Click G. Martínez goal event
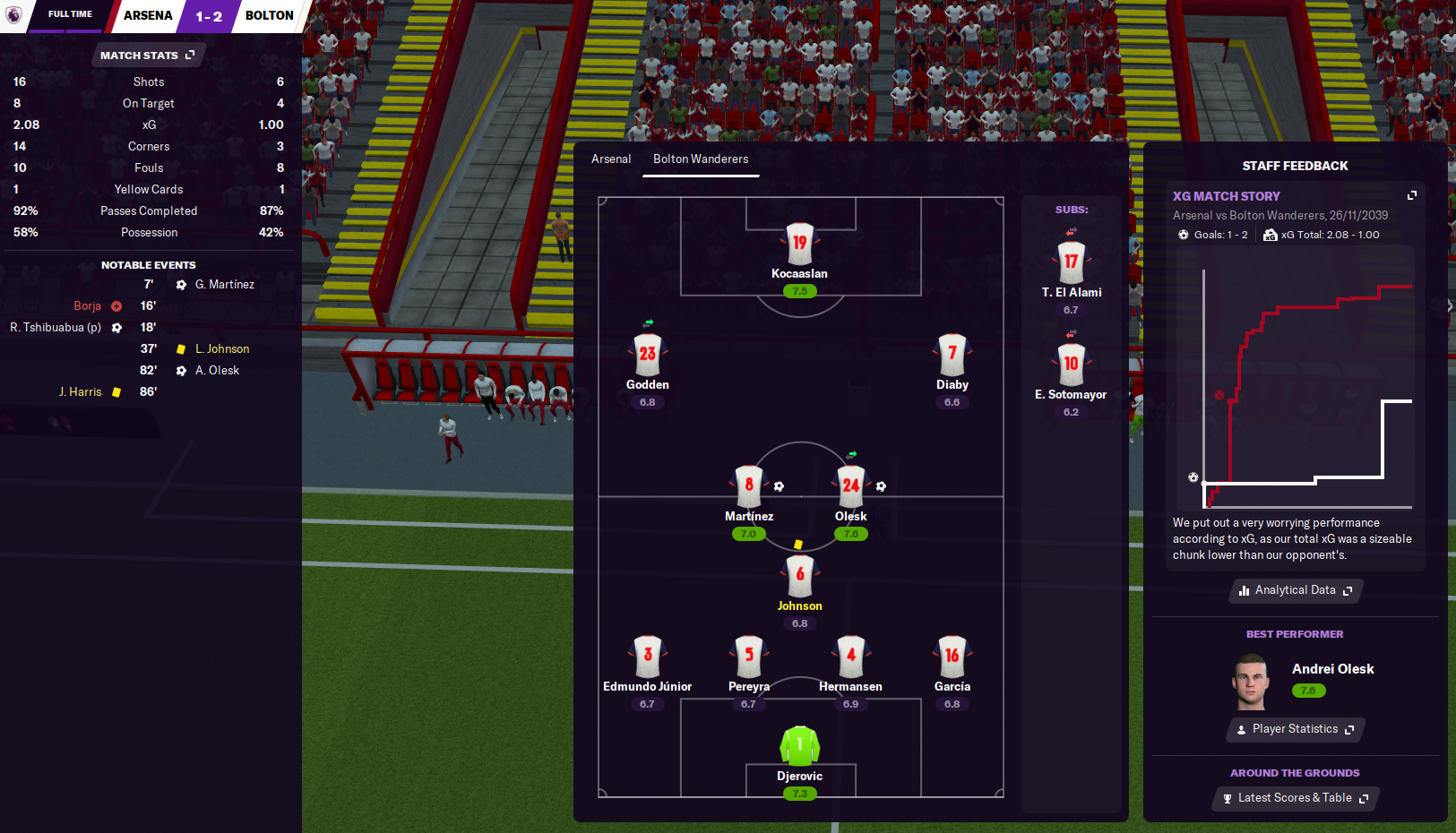Image resolution: width=1456 pixels, height=833 pixels. point(224,285)
